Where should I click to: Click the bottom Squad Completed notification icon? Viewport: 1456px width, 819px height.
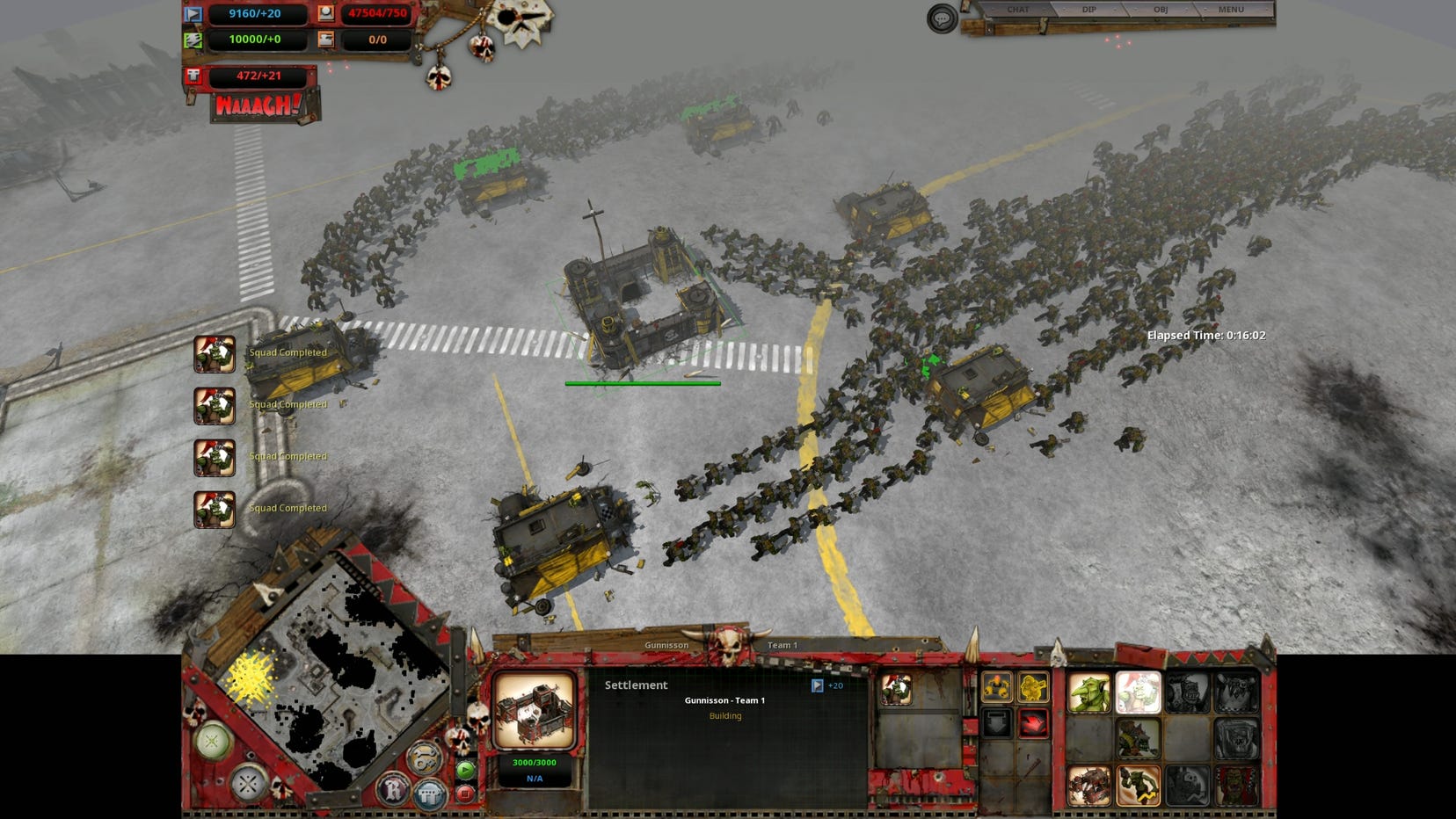pyautogui.click(x=215, y=510)
